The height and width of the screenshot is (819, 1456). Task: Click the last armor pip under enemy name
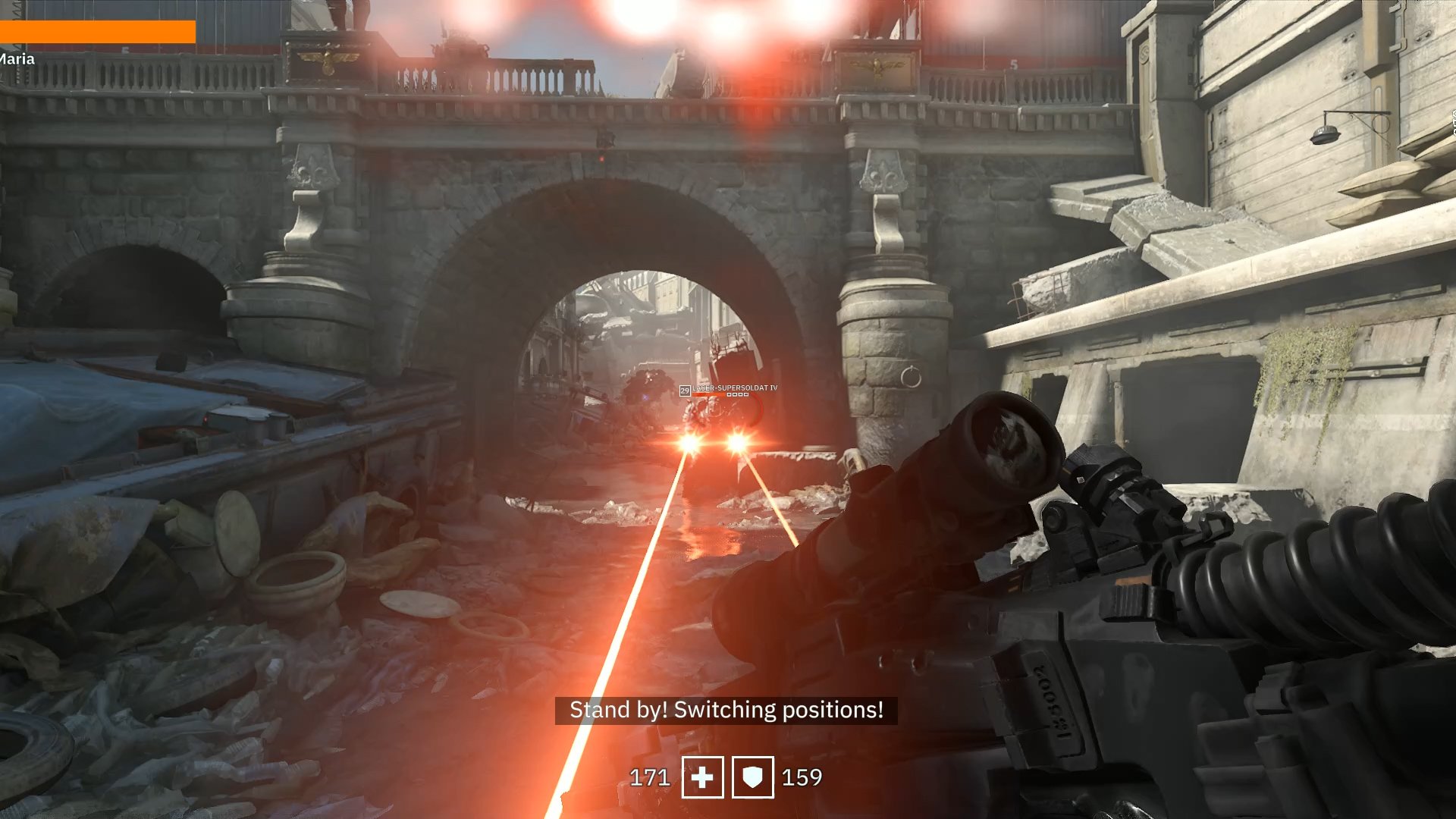pos(745,394)
